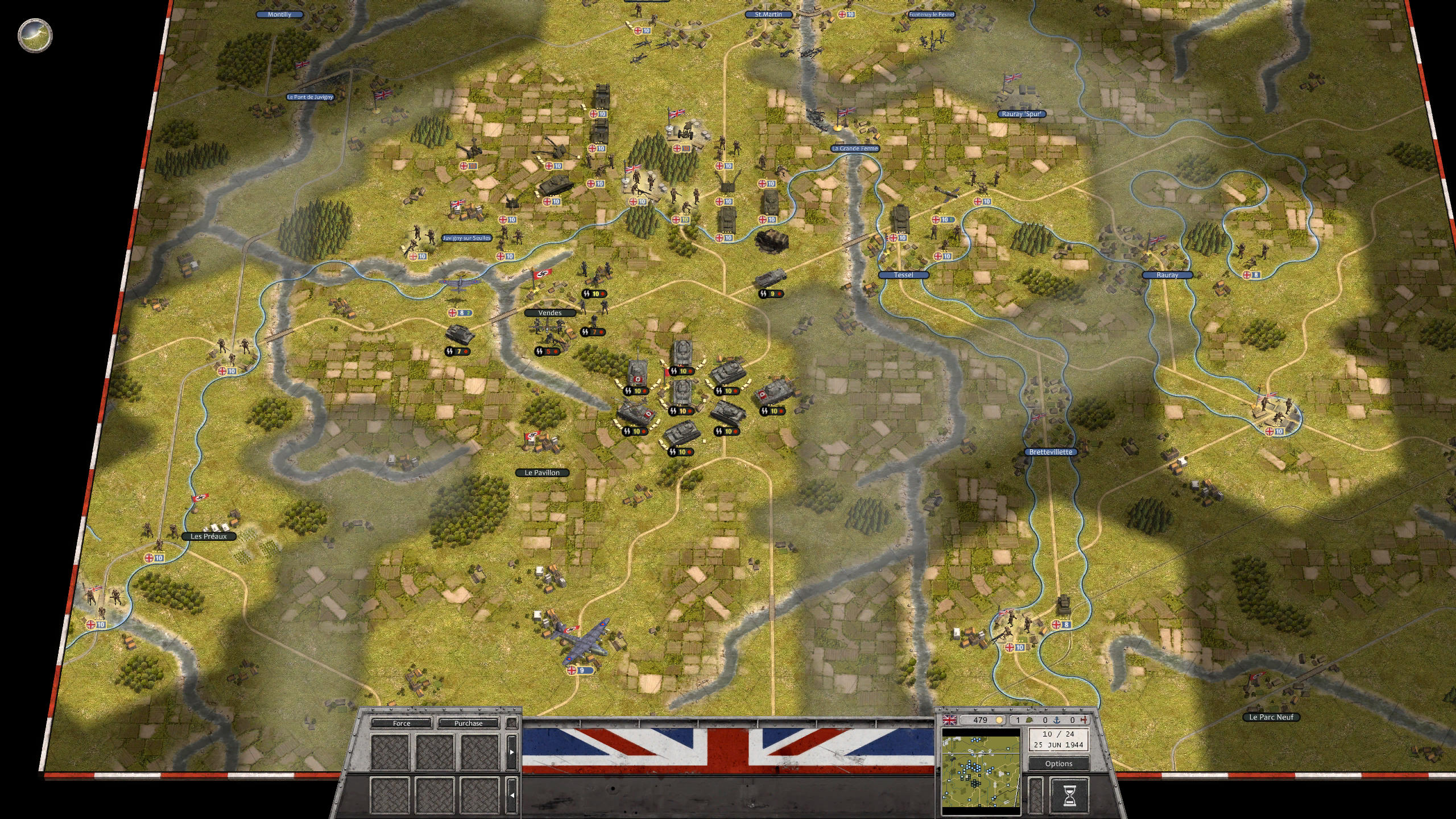Select an empty unit slot in the Force panel
This screenshot has width=1456, height=819.
click(x=390, y=752)
